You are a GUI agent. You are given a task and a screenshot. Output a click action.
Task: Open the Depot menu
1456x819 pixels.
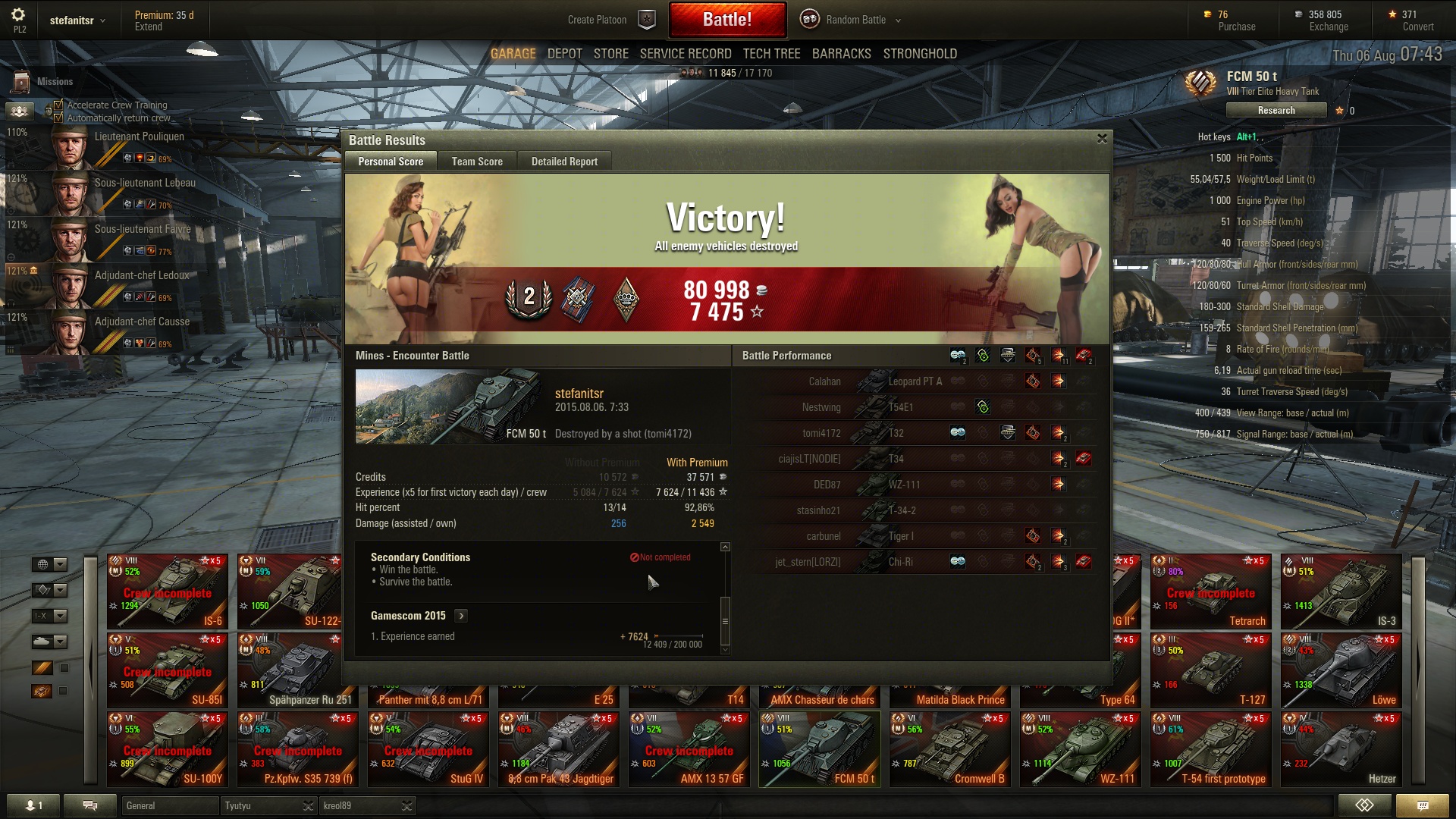point(564,54)
